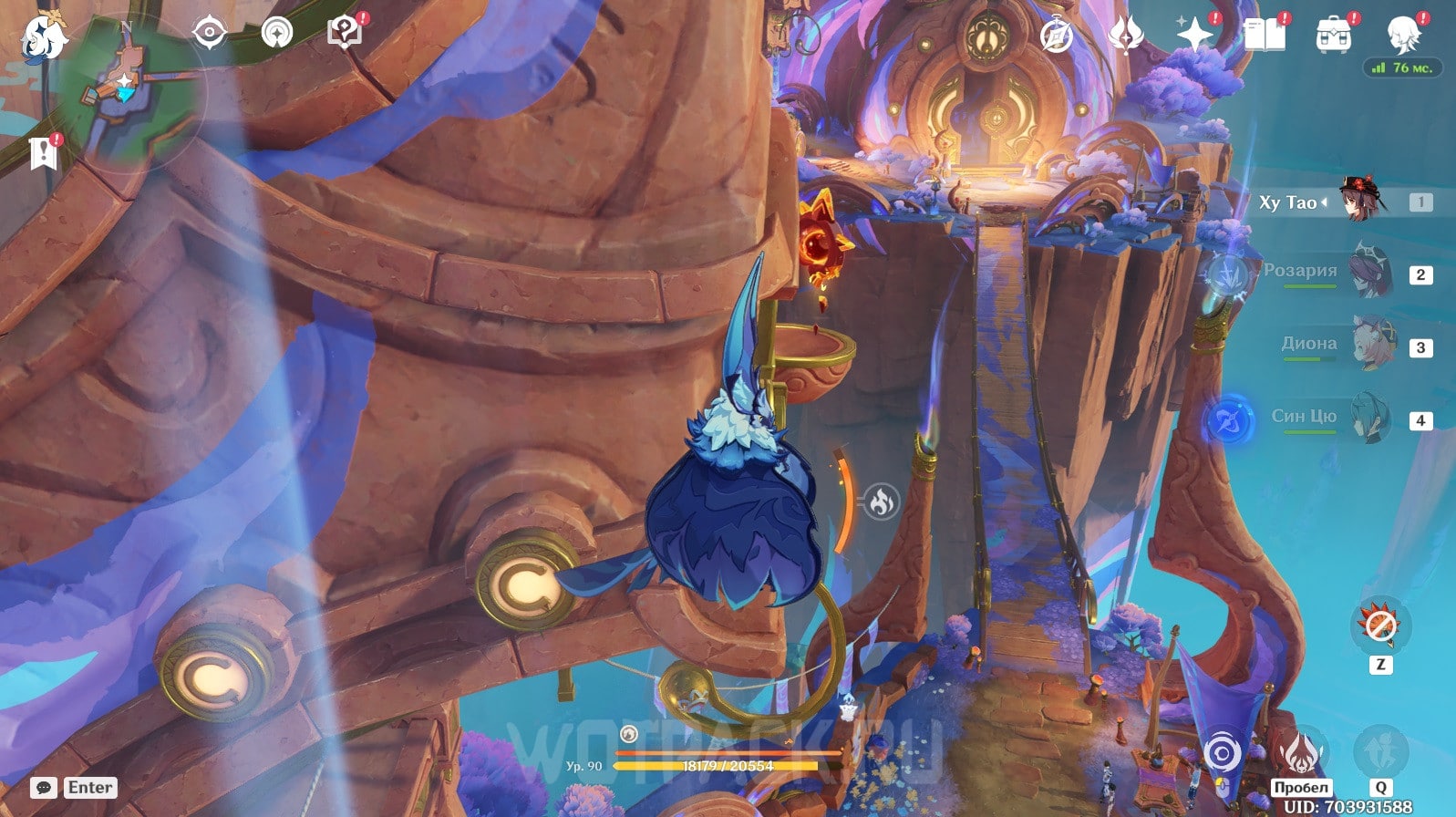The image size is (1456, 817).
Task: Open the events book icon
Action: pyautogui.click(x=1265, y=35)
